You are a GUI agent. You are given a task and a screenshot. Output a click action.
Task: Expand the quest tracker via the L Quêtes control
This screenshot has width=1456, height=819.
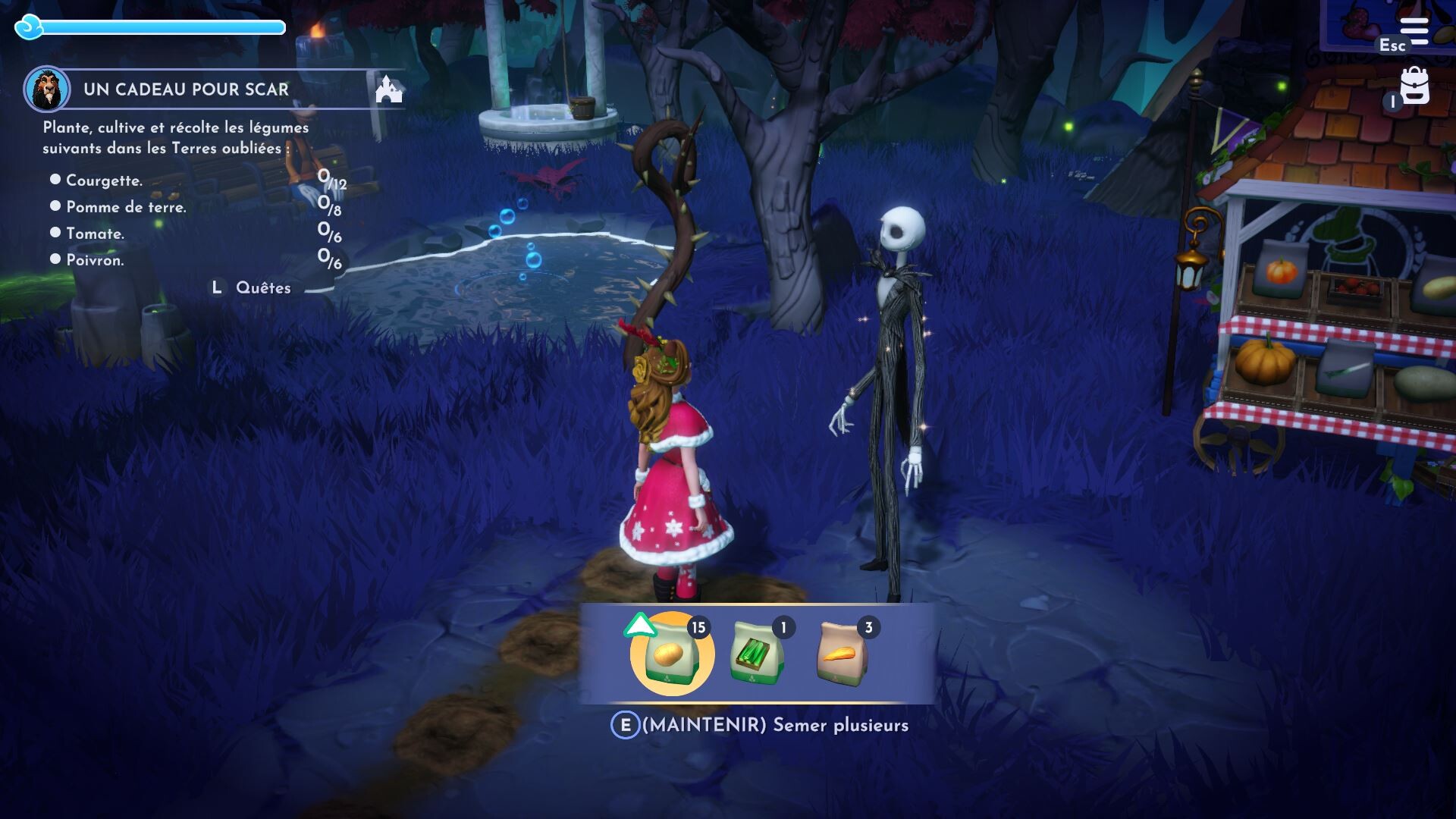(x=217, y=287)
